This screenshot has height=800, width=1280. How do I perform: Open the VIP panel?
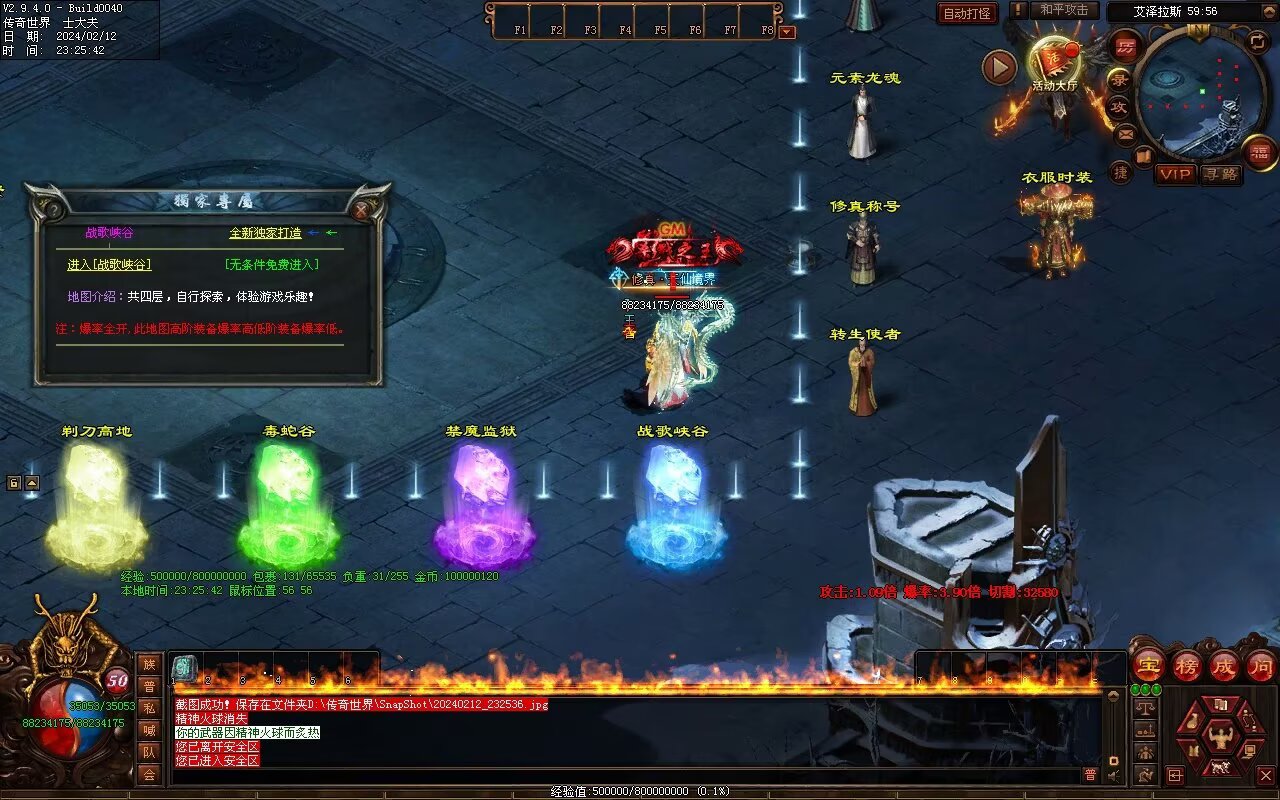1175,174
